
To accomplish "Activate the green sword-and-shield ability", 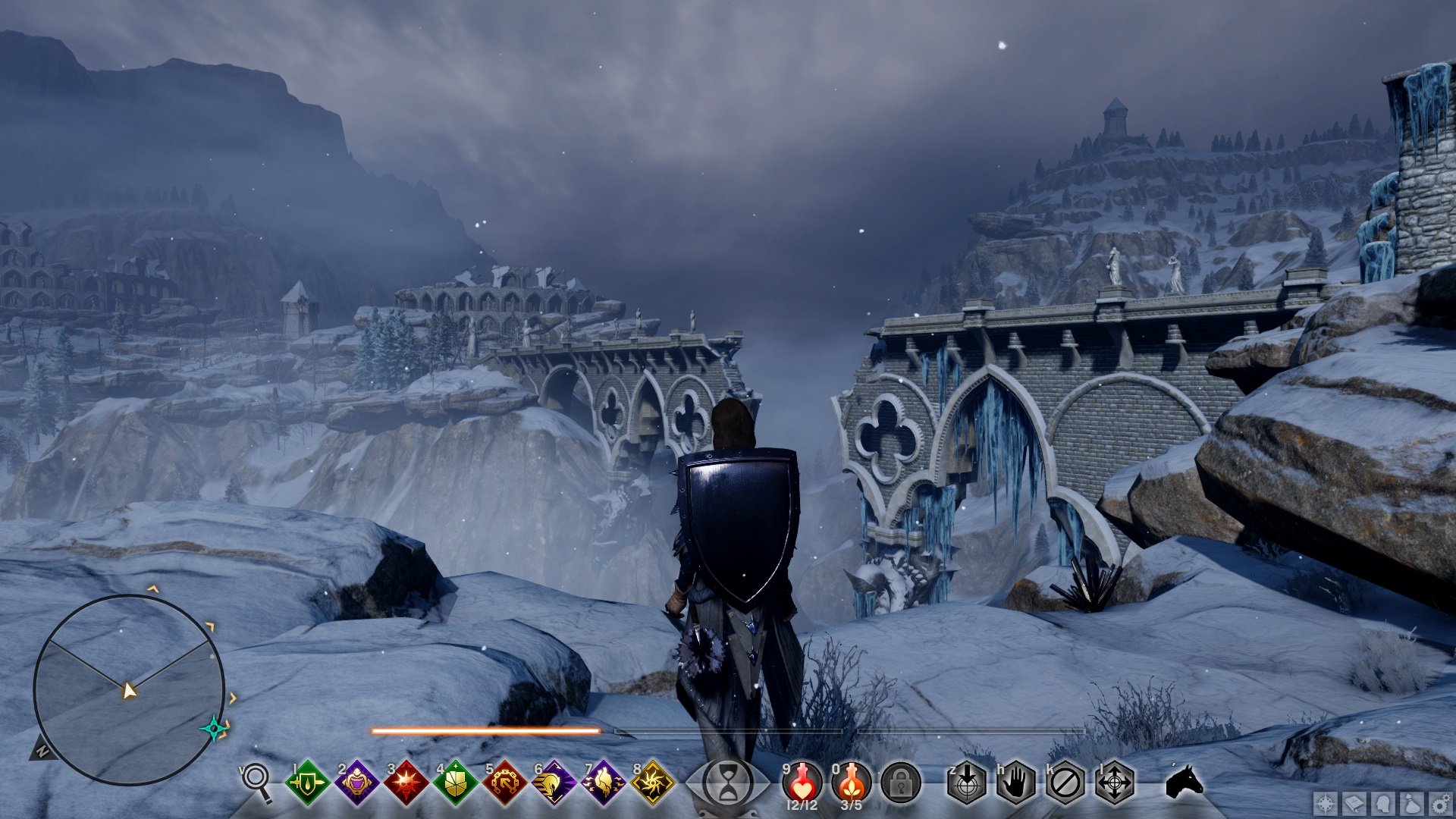I will click(x=307, y=783).
